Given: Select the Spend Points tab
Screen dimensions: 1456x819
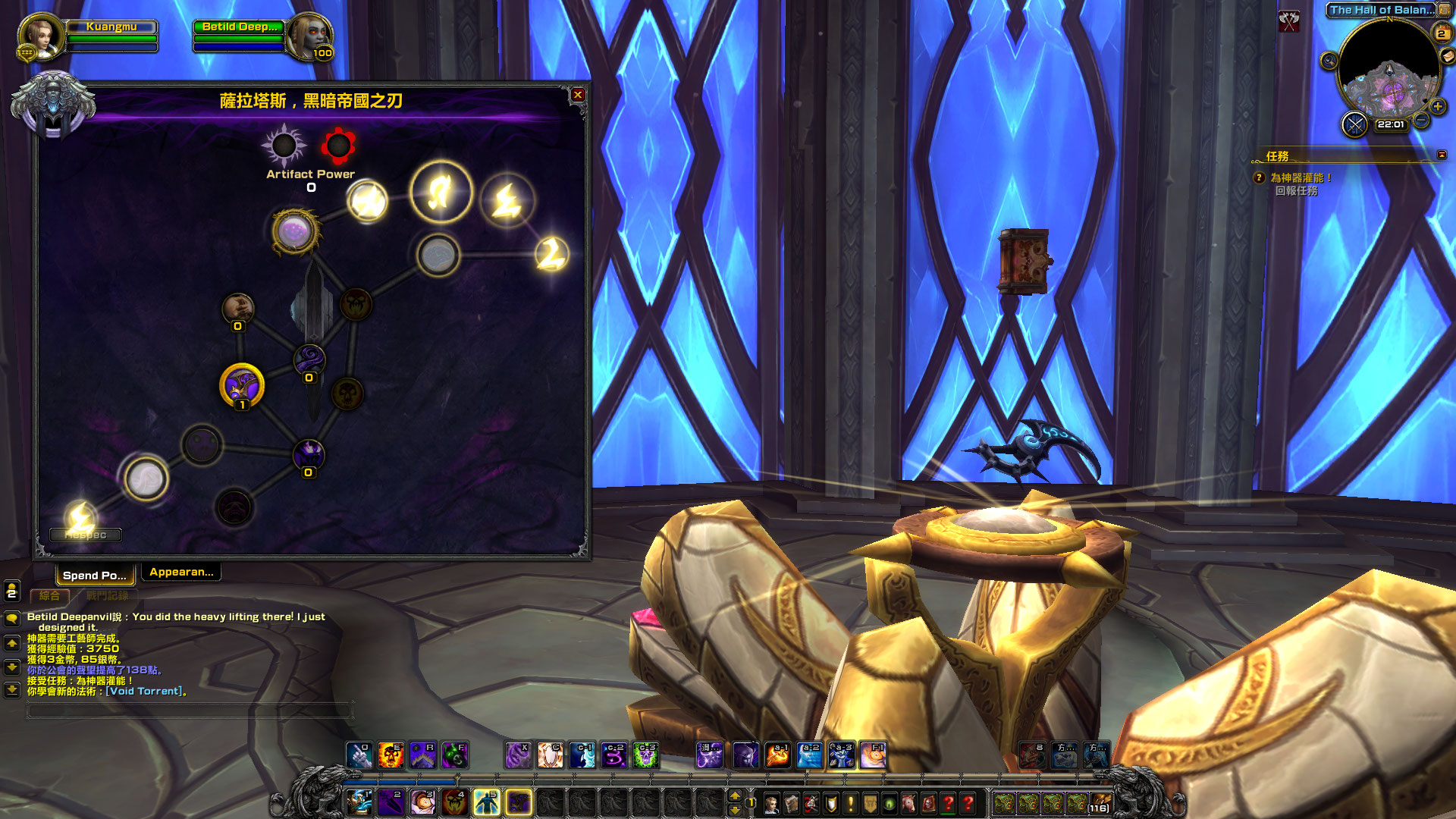Looking at the screenshot, I should coord(95,575).
